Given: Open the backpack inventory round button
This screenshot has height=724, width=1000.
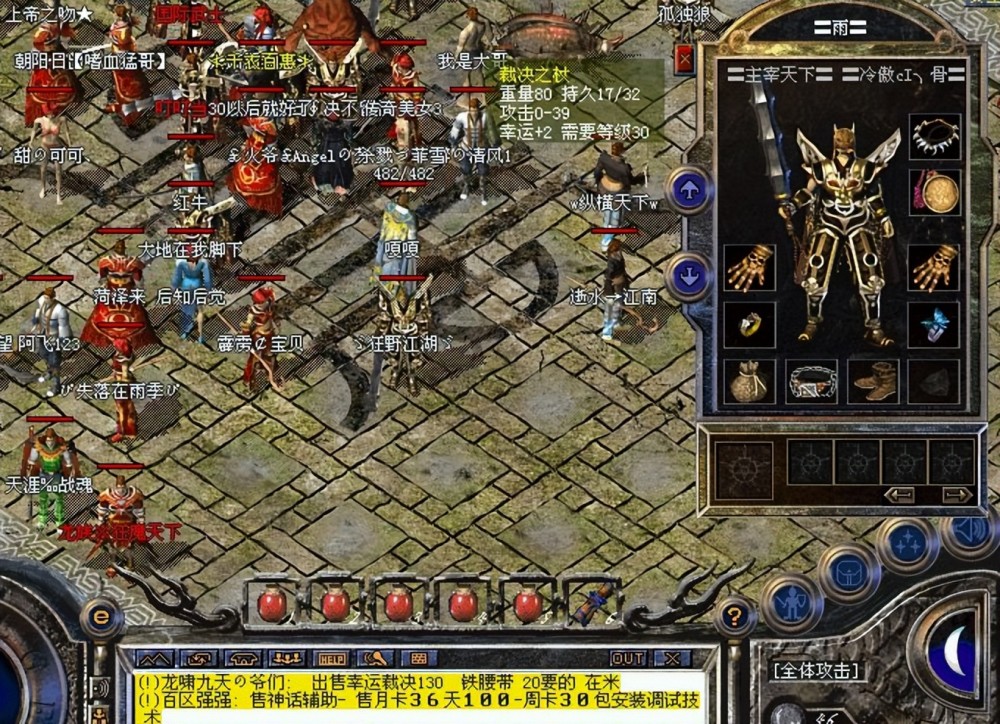Looking at the screenshot, I should click(849, 573).
